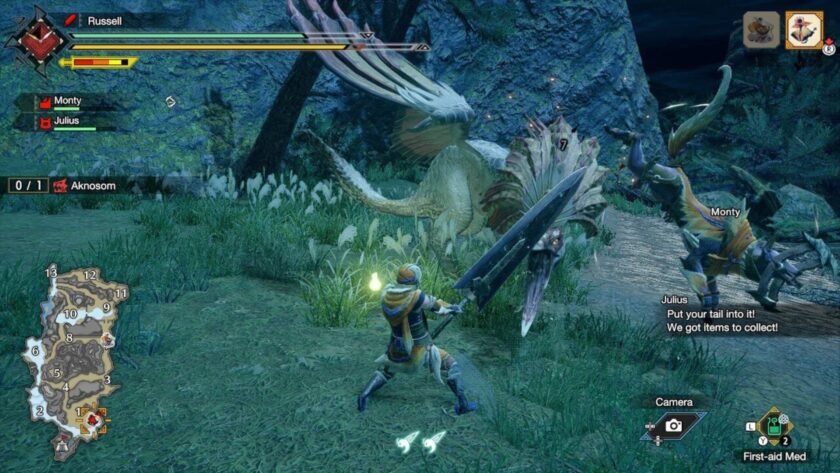Screen dimensions: 840x473
Task: Click the weapon emblem beside the health bar
Action: click(37, 42)
